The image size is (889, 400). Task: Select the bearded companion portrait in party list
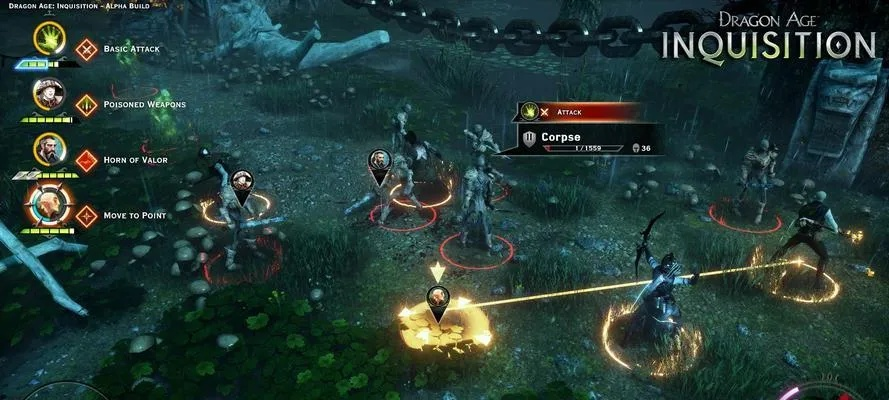(x=47, y=151)
